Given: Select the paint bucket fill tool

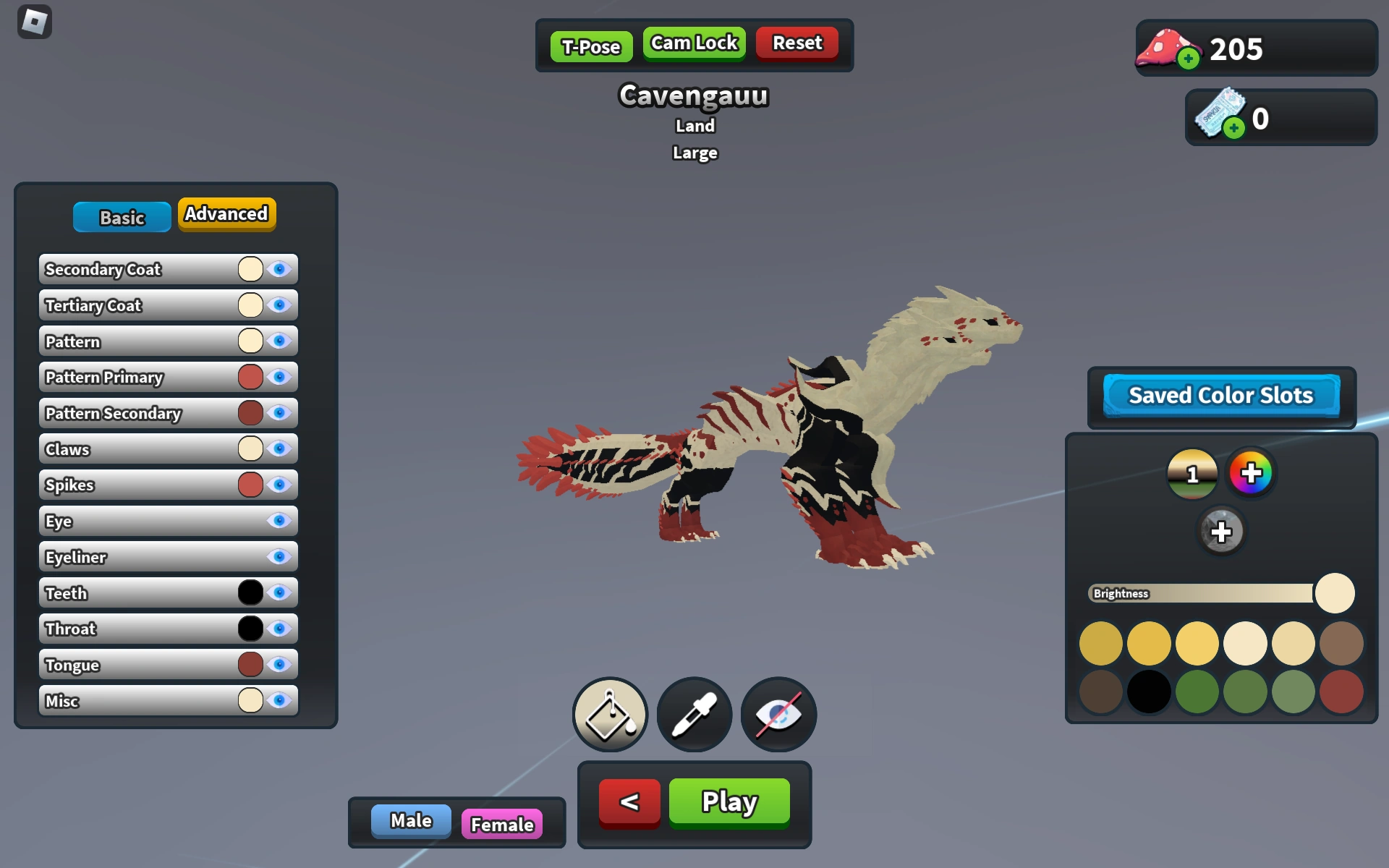Looking at the screenshot, I should point(609,714).
